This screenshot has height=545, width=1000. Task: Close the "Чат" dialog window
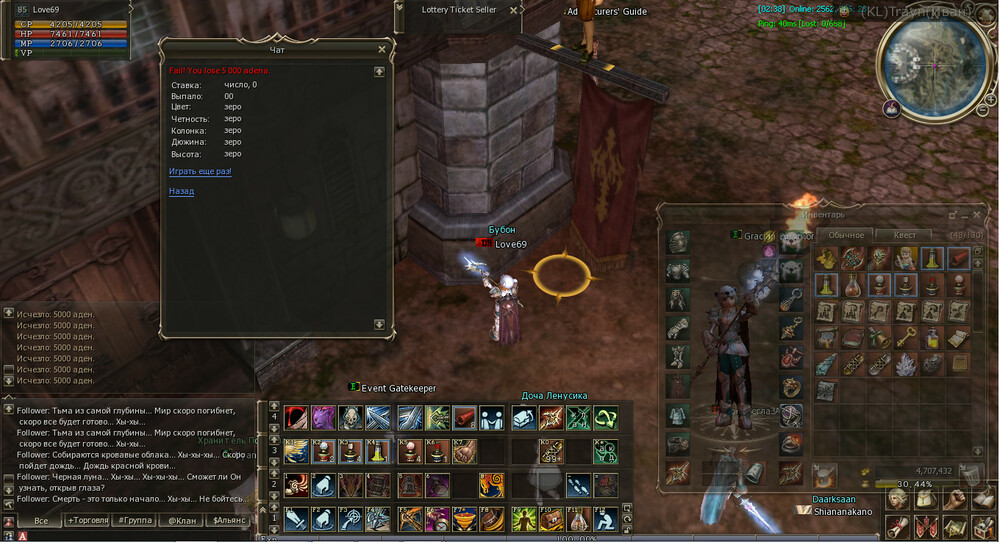(381, 48)
